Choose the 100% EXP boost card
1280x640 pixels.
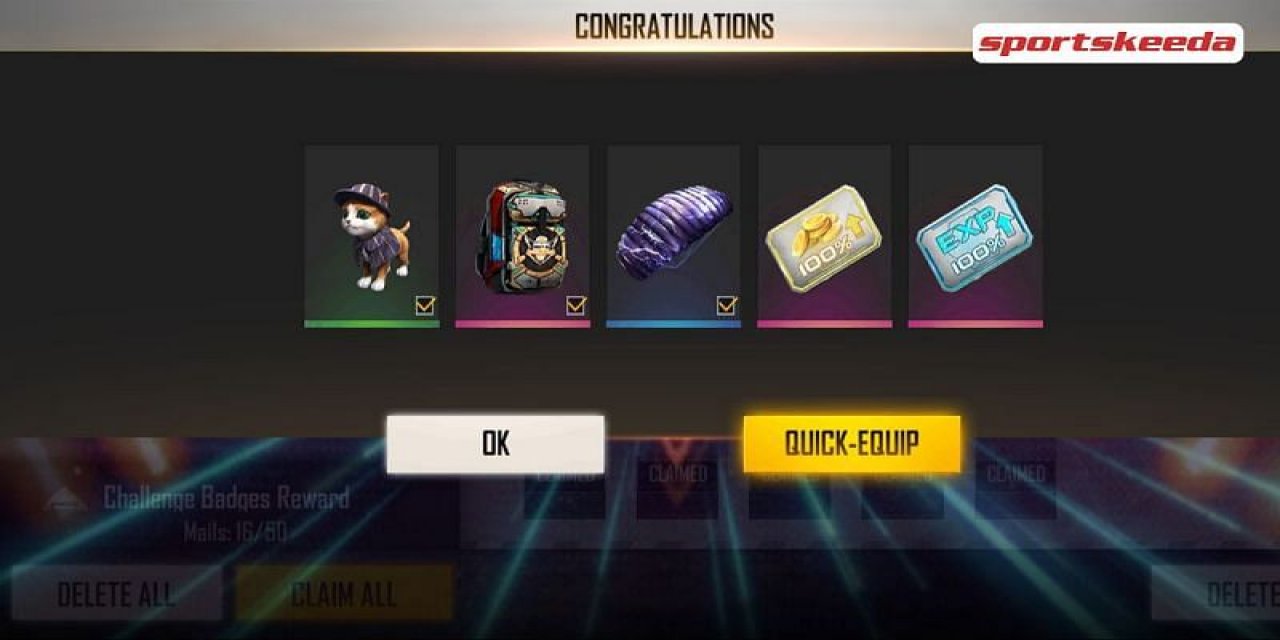click(975, 235)
